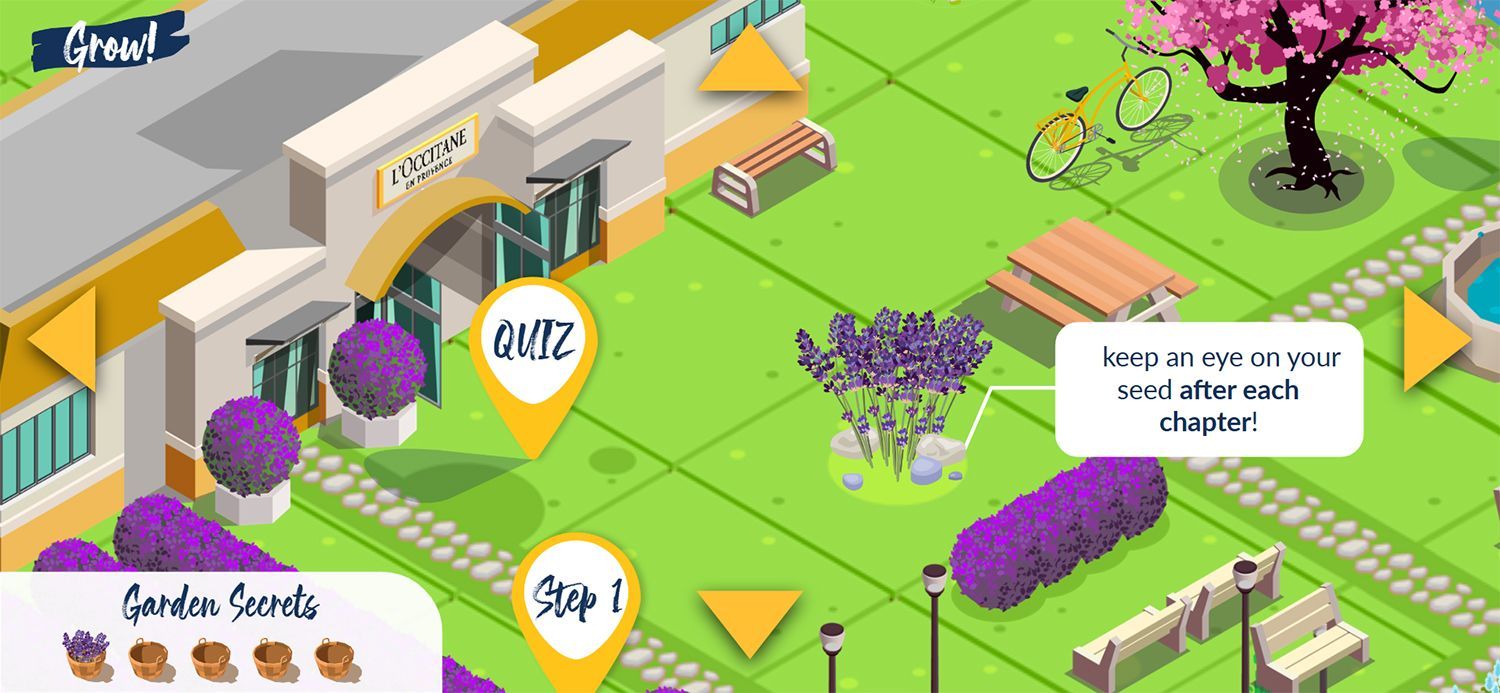
Task: Pan the garden with the up arrow
Action: coord(750,63)
